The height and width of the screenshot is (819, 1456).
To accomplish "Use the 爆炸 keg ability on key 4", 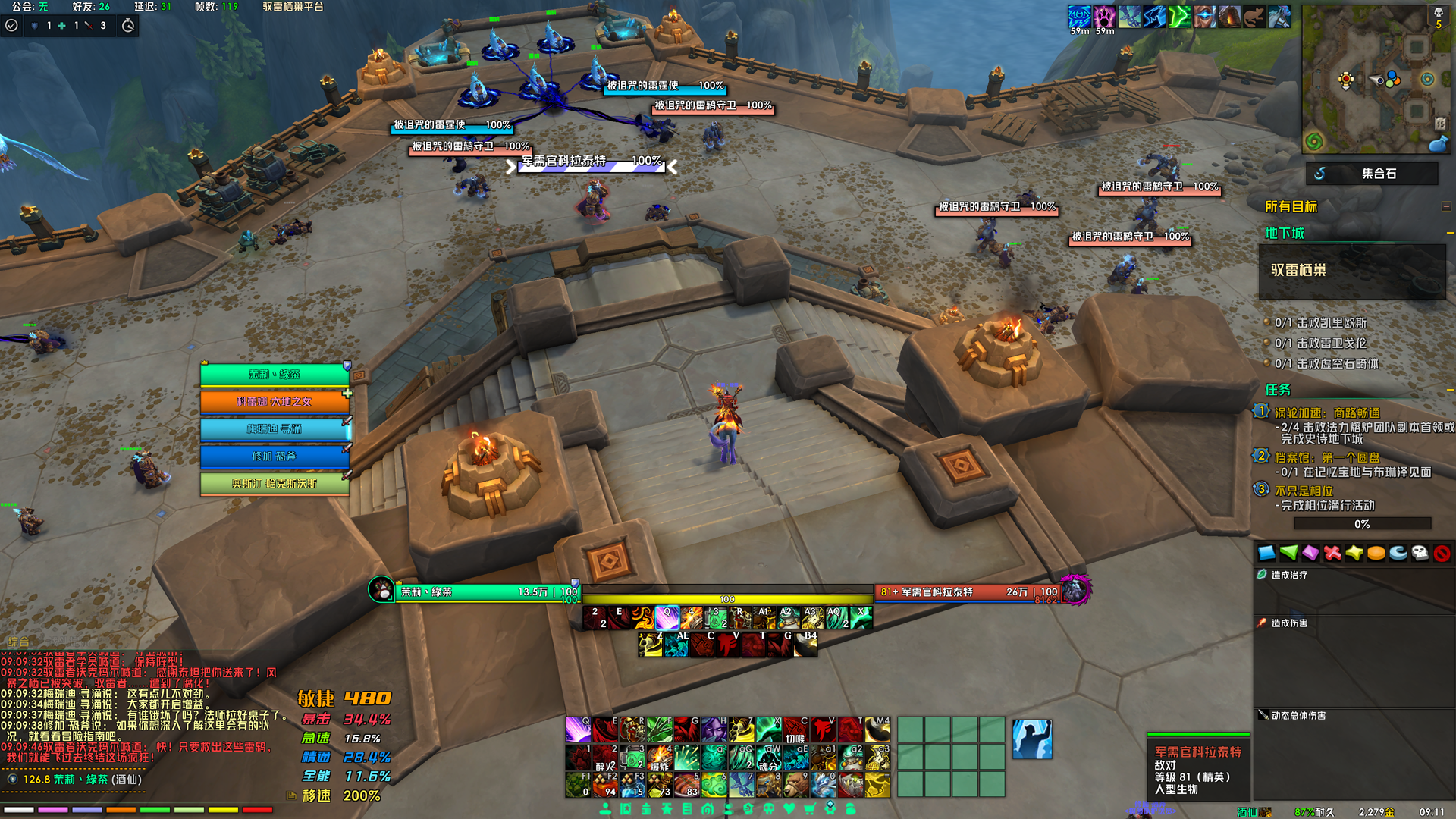I will pyautogui.click(x=659, y=757).
